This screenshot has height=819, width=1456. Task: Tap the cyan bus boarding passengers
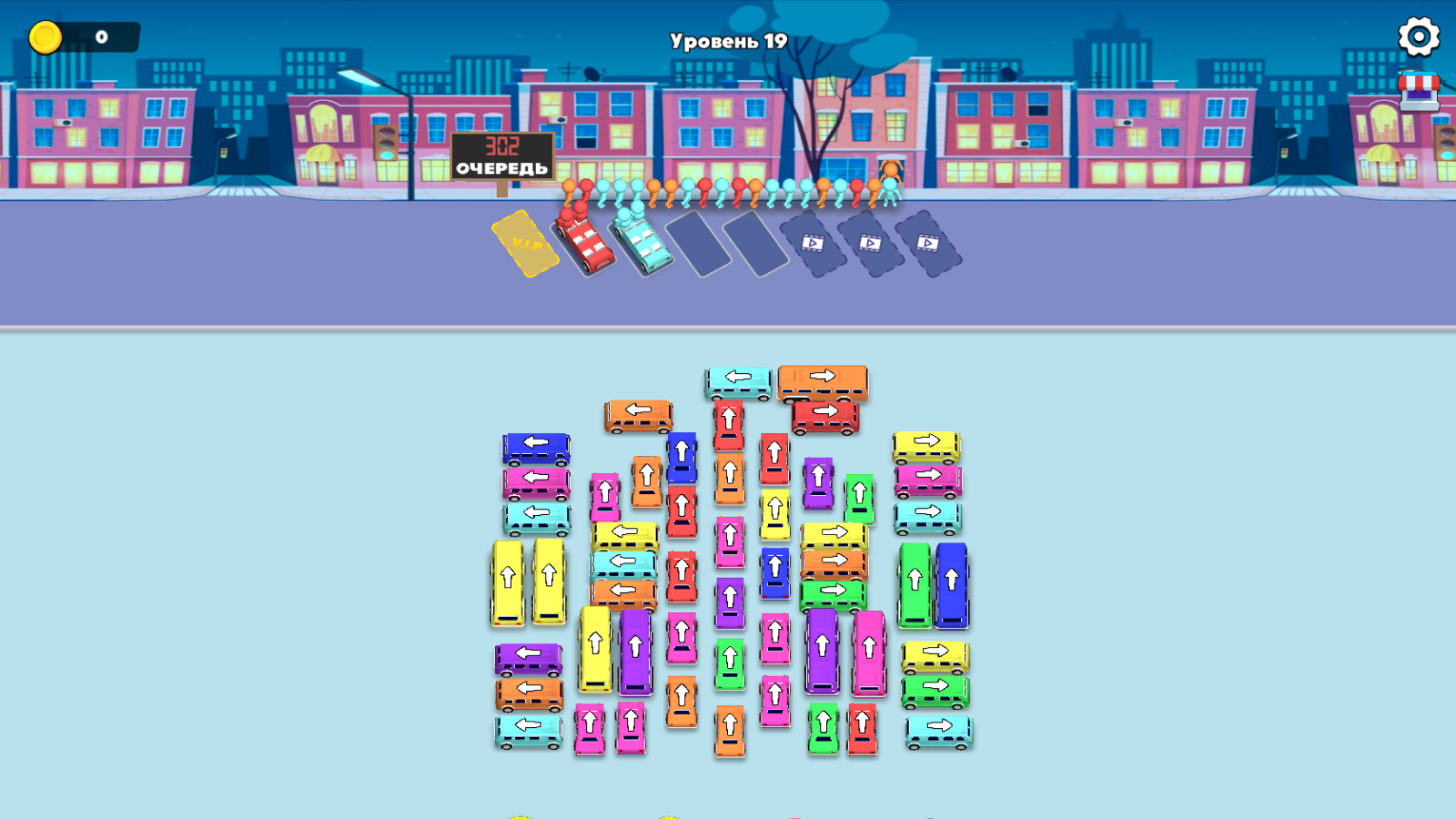tap(642, 241)
